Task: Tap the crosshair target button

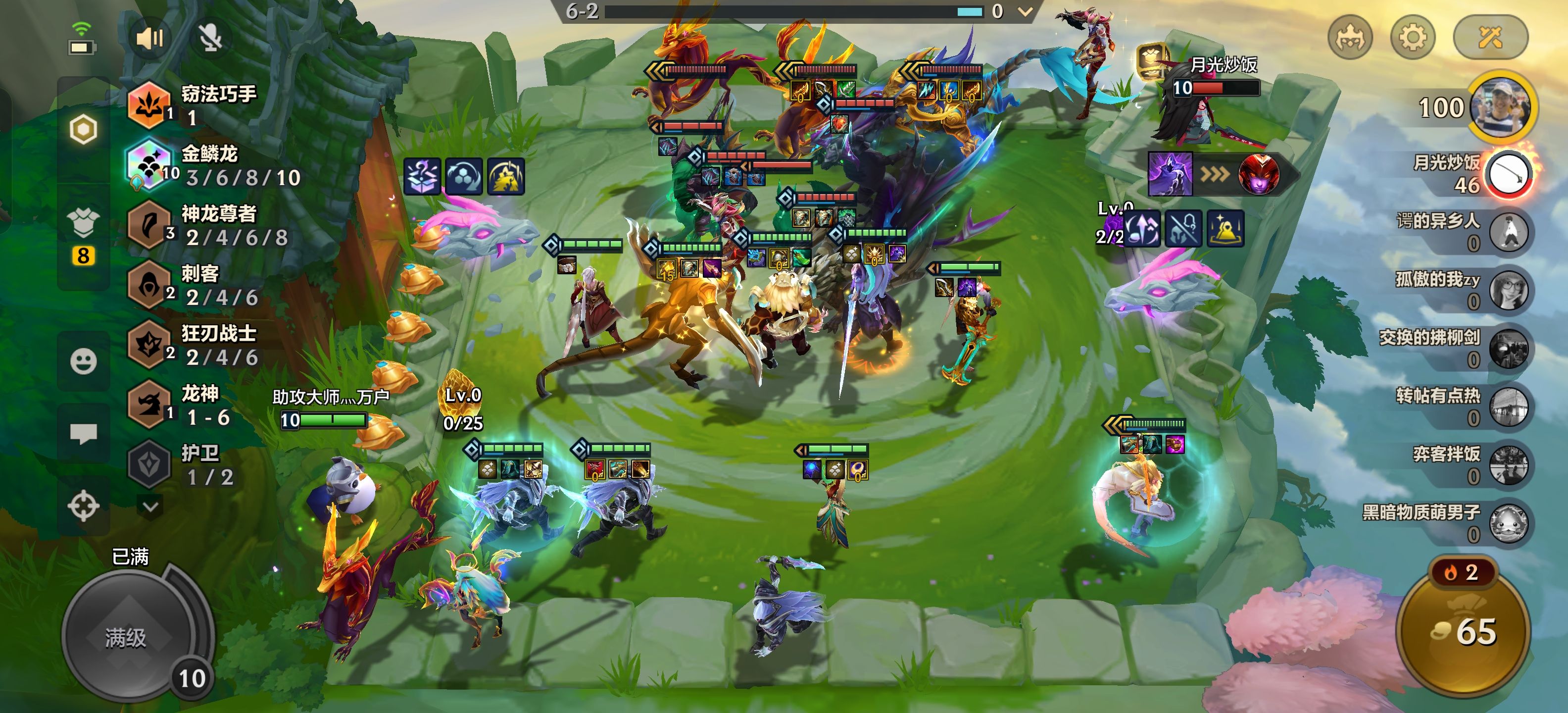Action: pos(83,506)
